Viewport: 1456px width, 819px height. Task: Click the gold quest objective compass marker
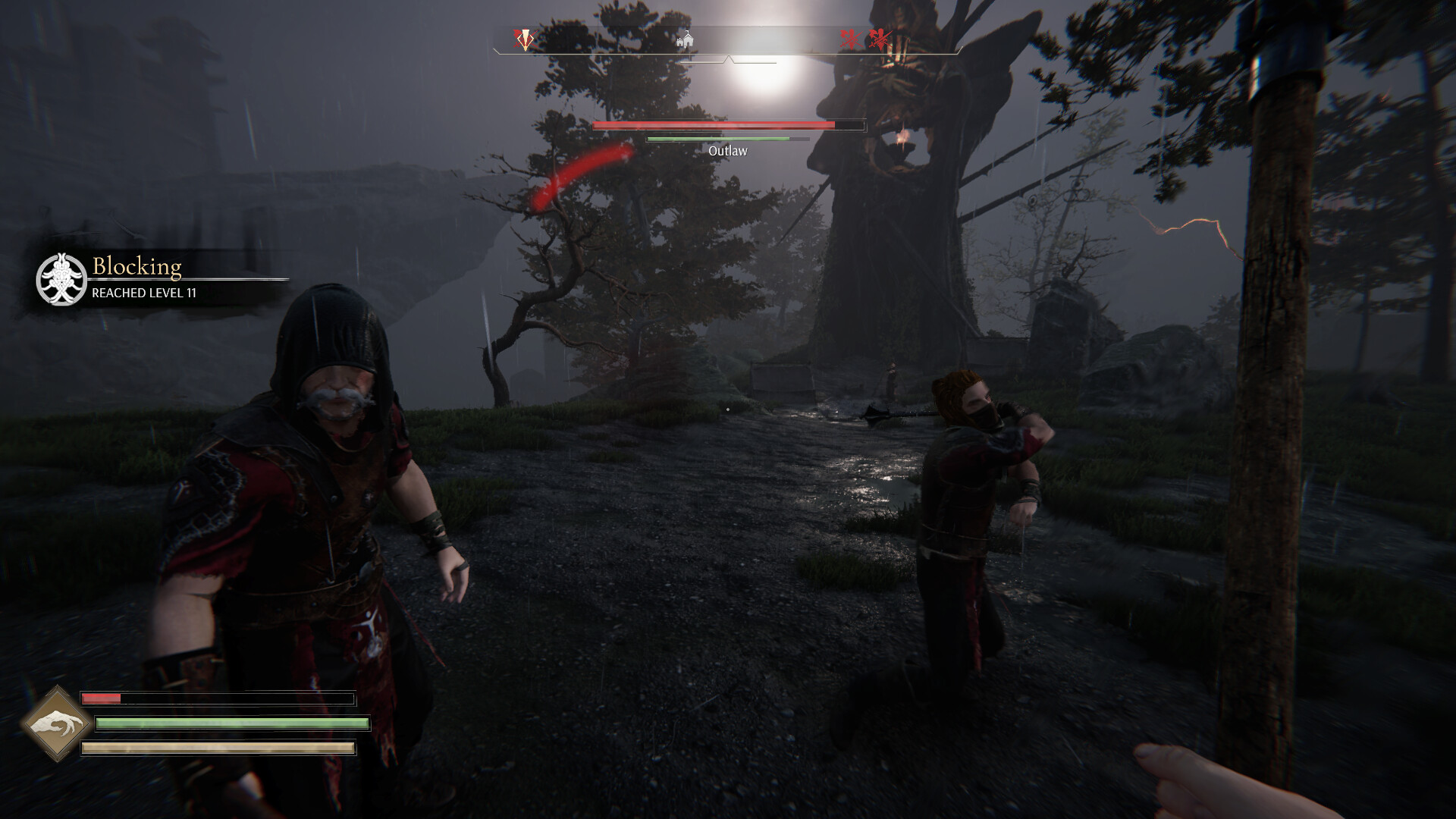(523, 39)
